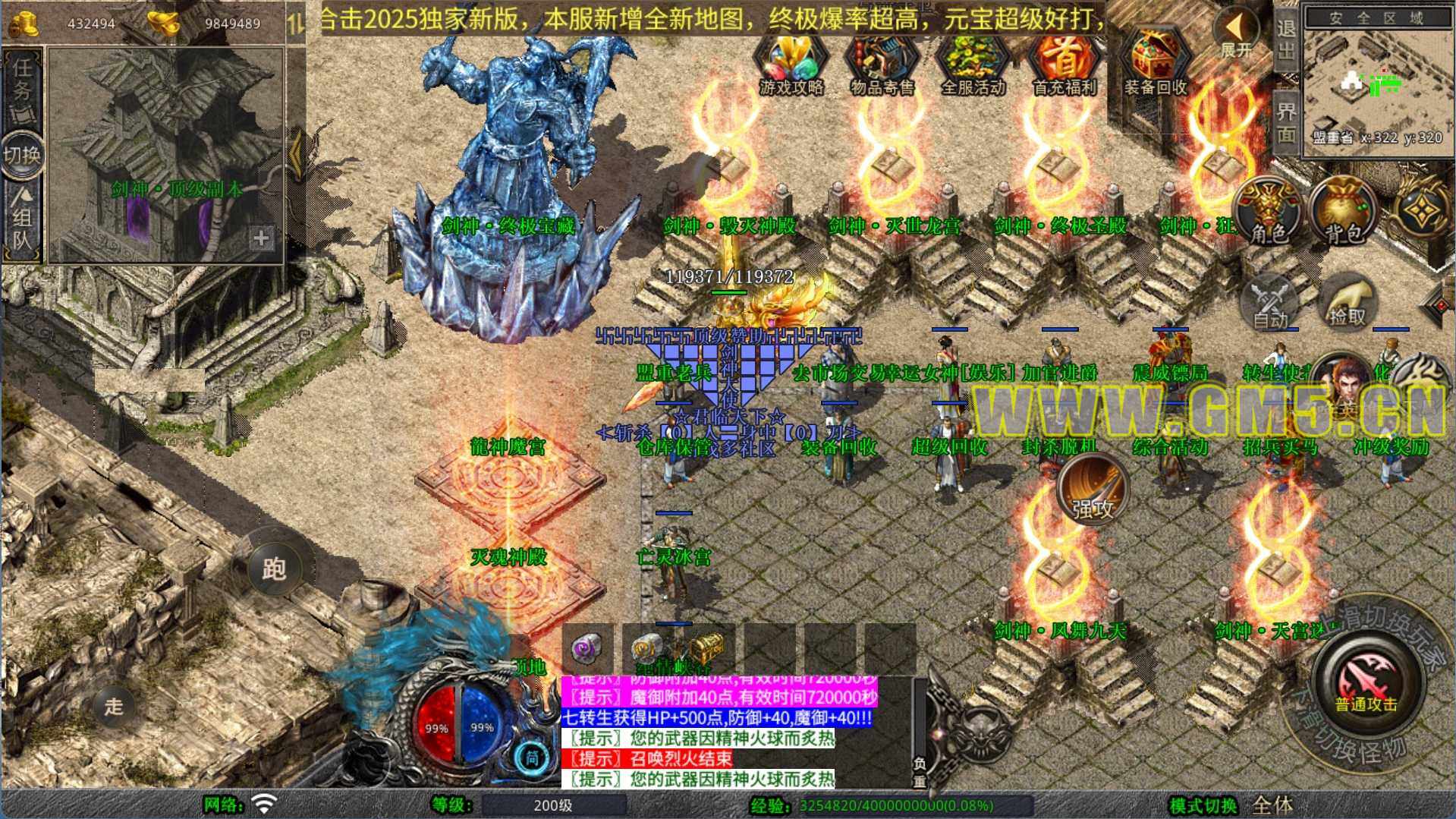Use the purple scroll in the hotbar
The height and width of the screenshot is (819, 1456).
(586, 649)
